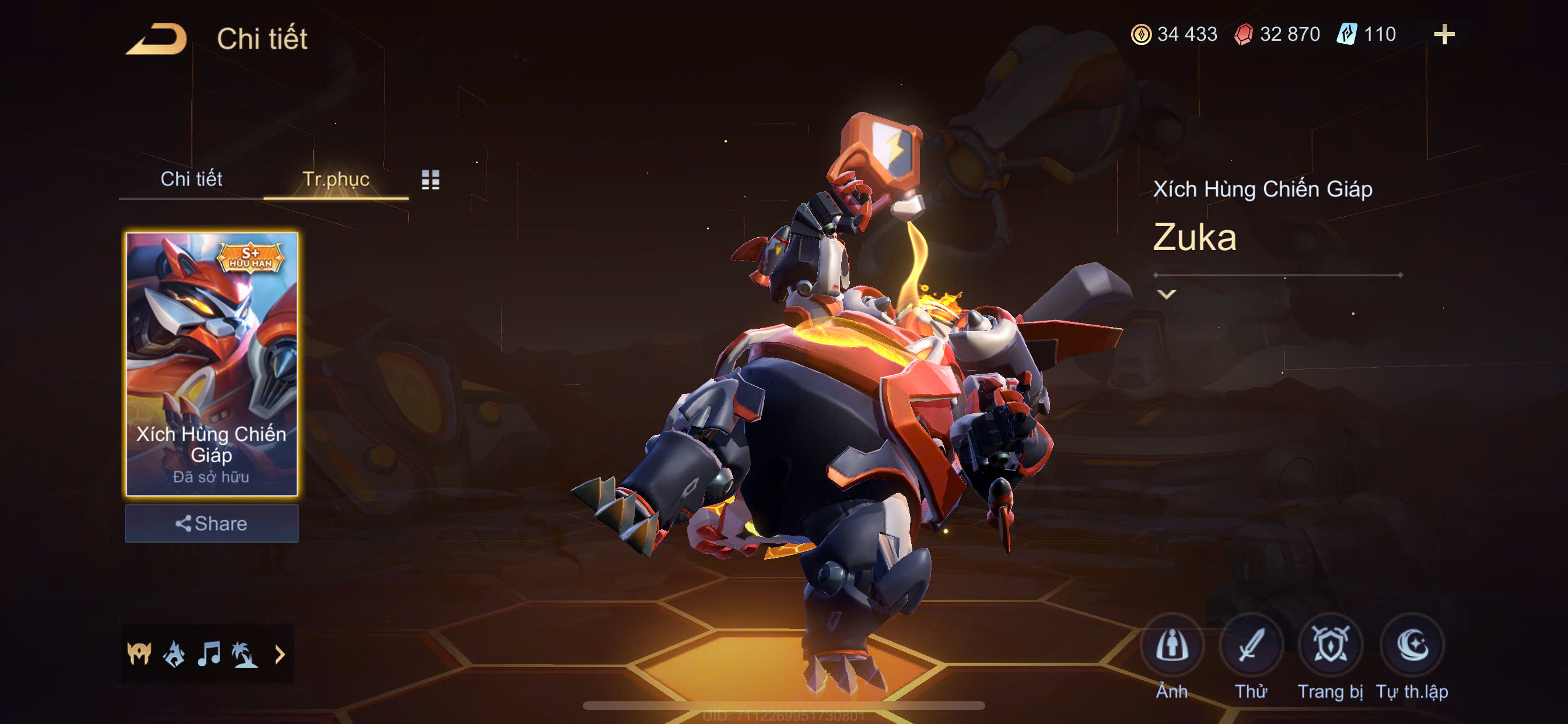Viewport: 1568px width, 724px height.
Task: Select the Xích Hùng Chiến Giáp skin card
Action: click(x=211, y=364)
